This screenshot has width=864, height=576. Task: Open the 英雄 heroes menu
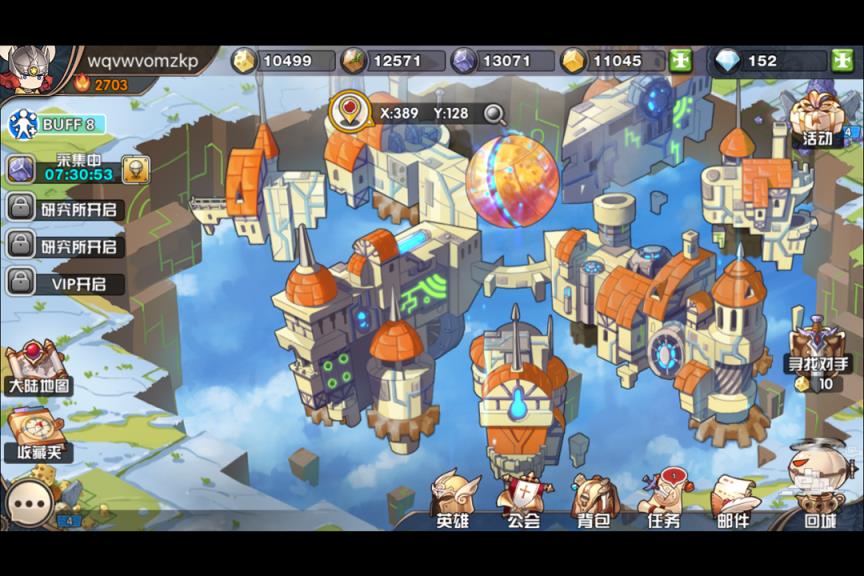pos(453,502)
